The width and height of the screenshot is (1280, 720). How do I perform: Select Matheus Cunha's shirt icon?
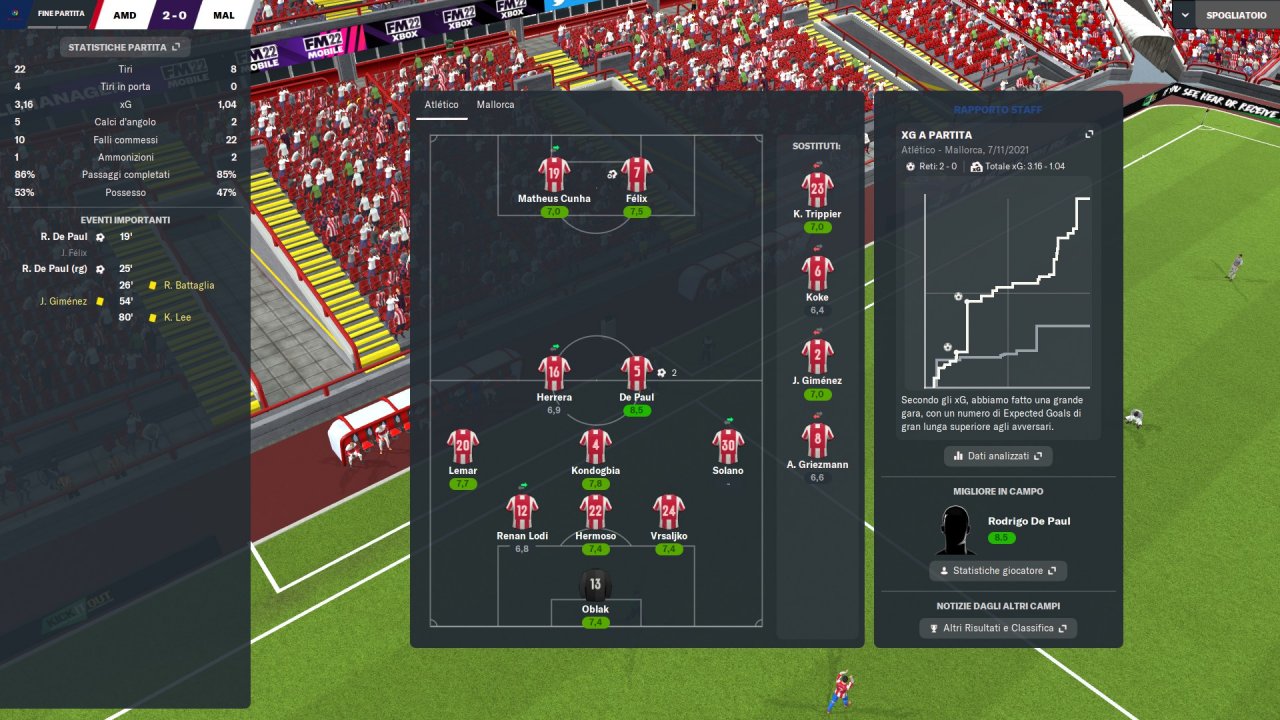pyautogui.click(x=554, y=174)
